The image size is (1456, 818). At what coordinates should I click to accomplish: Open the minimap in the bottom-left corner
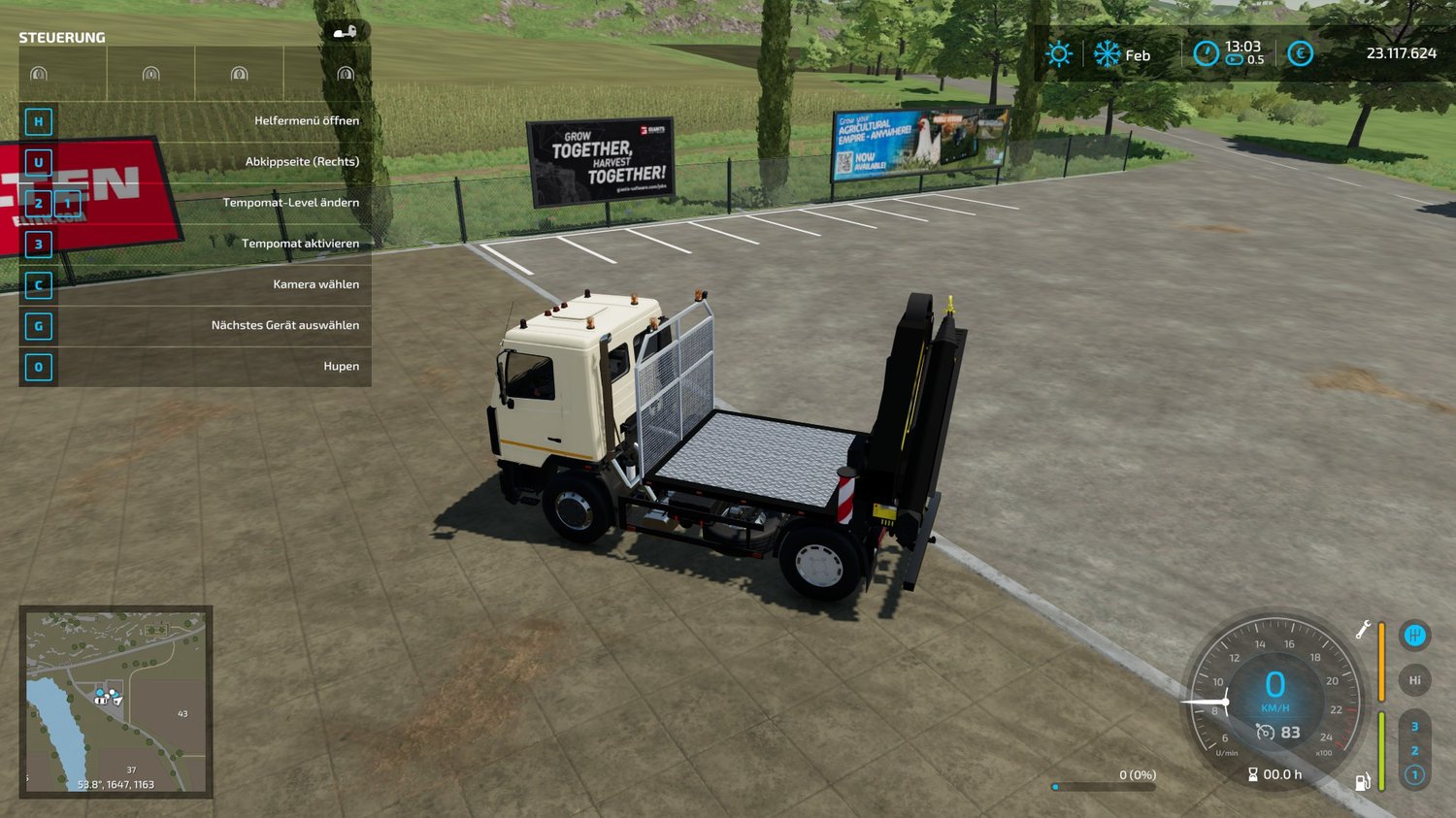(116, 701)
